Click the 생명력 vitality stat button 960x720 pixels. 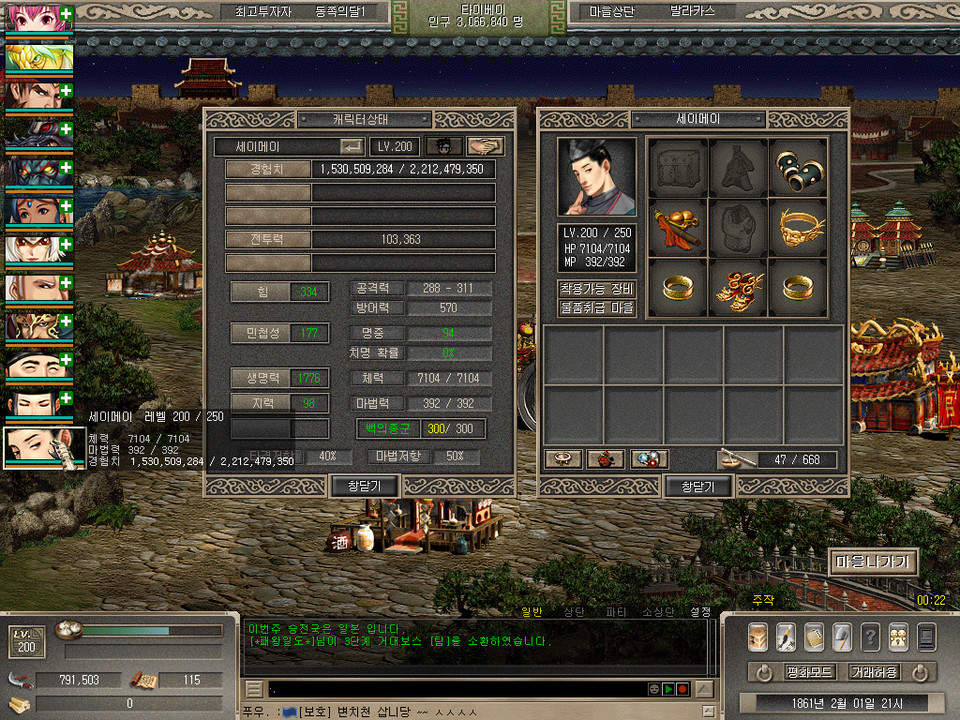click(x=261, y=378)
